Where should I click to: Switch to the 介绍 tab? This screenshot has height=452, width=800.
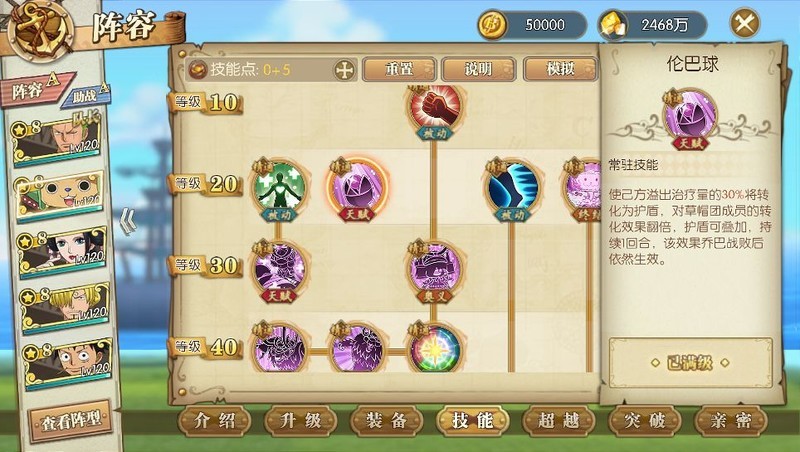pyautogui.click(x=215, y=420)
